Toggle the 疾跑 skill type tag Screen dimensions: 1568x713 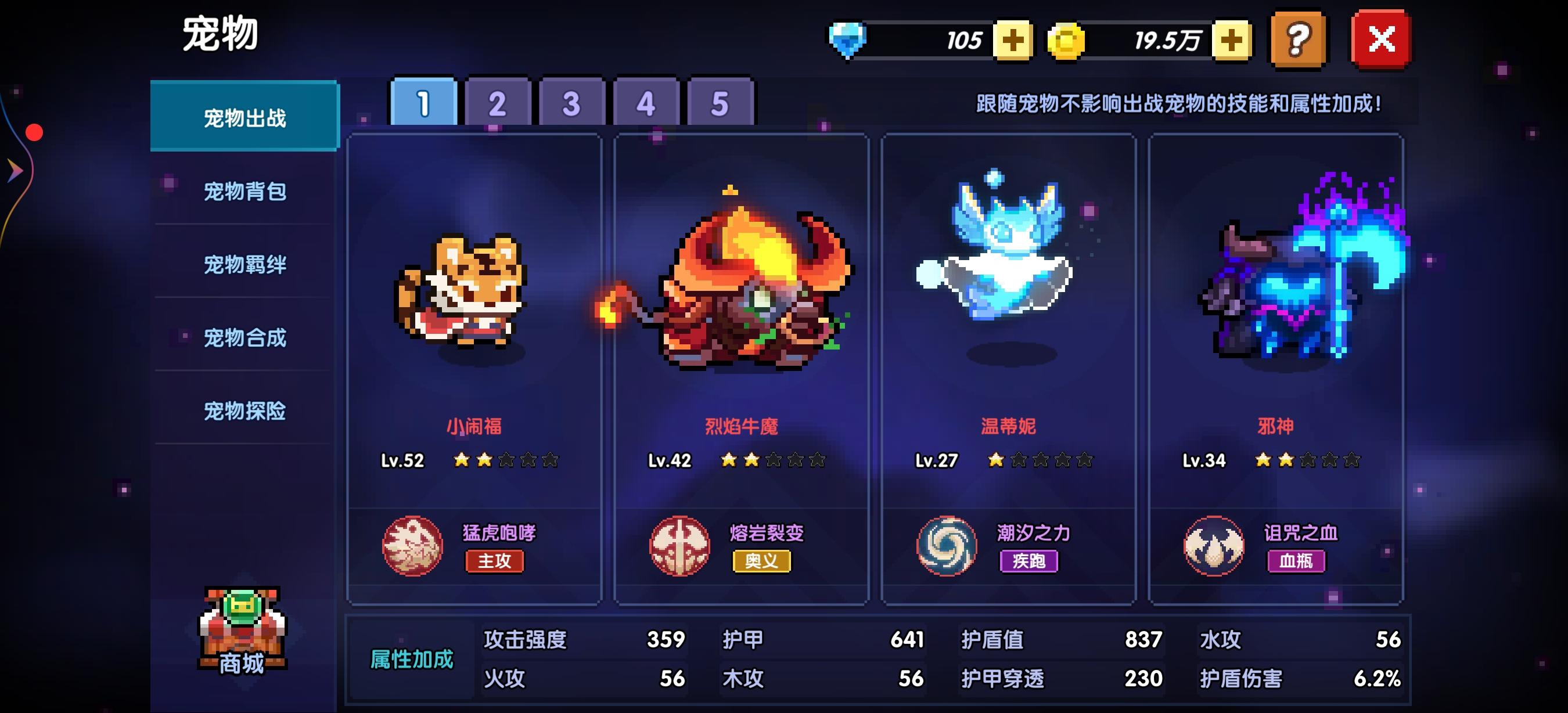coord(1030,563)
